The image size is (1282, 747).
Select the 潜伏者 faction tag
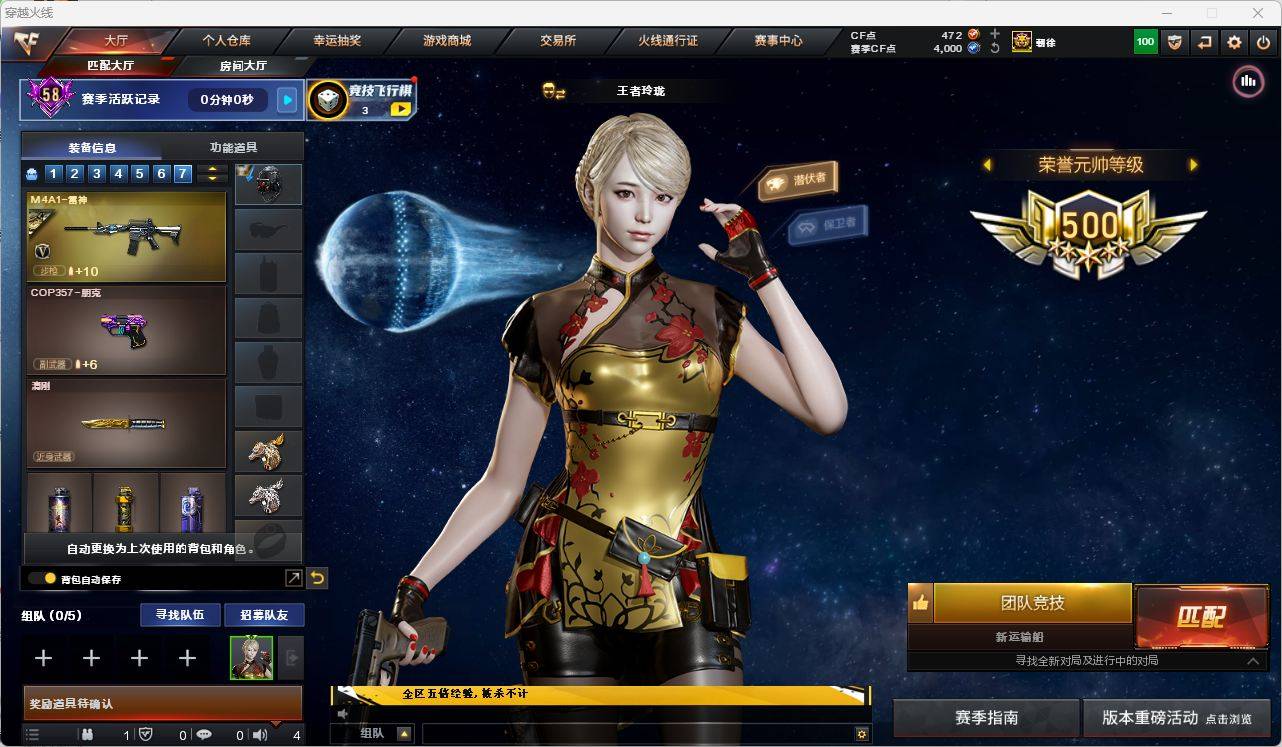pyautogui.click(x=798, y=181)
